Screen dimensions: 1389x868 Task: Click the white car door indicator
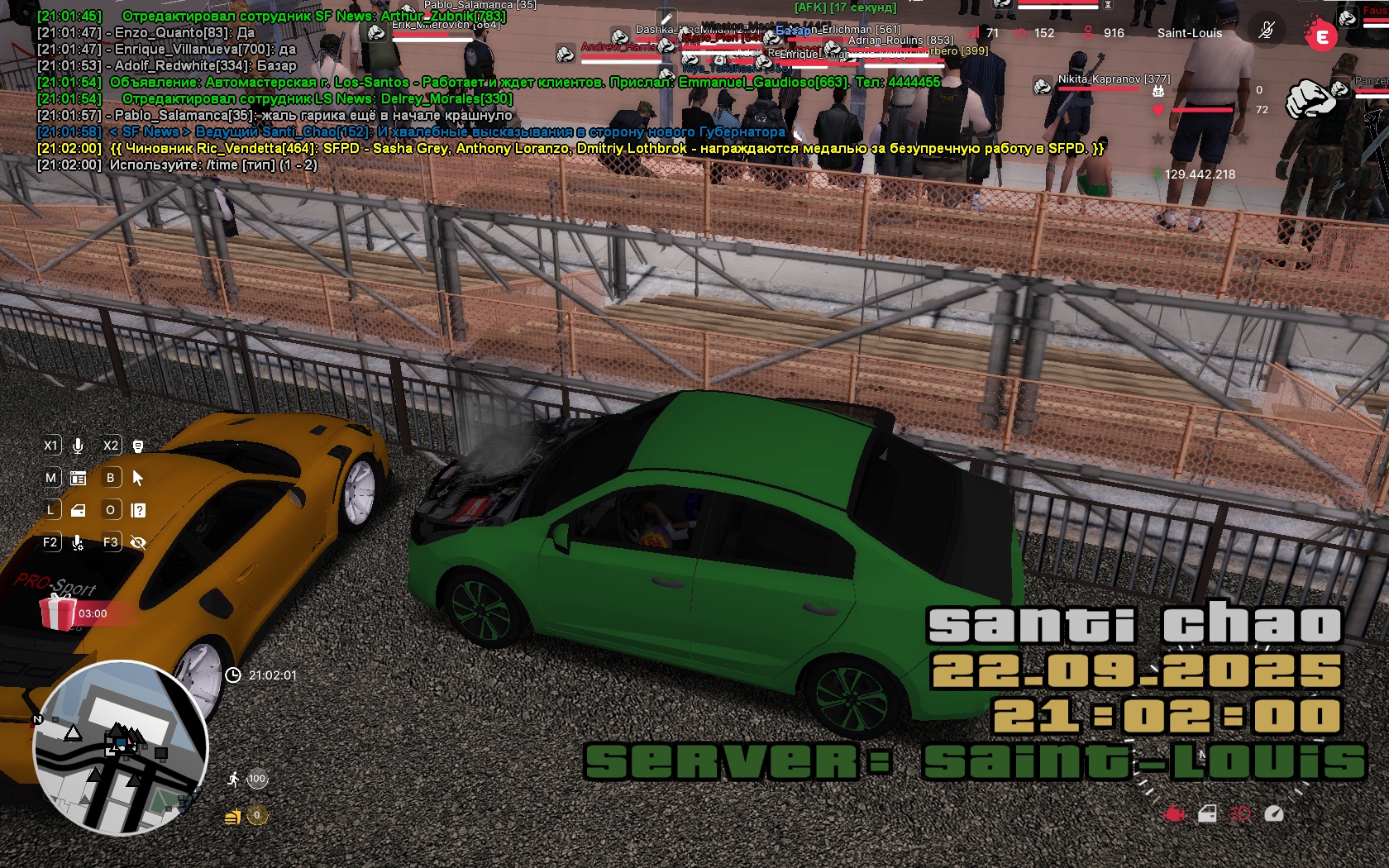click(1207, 814)
